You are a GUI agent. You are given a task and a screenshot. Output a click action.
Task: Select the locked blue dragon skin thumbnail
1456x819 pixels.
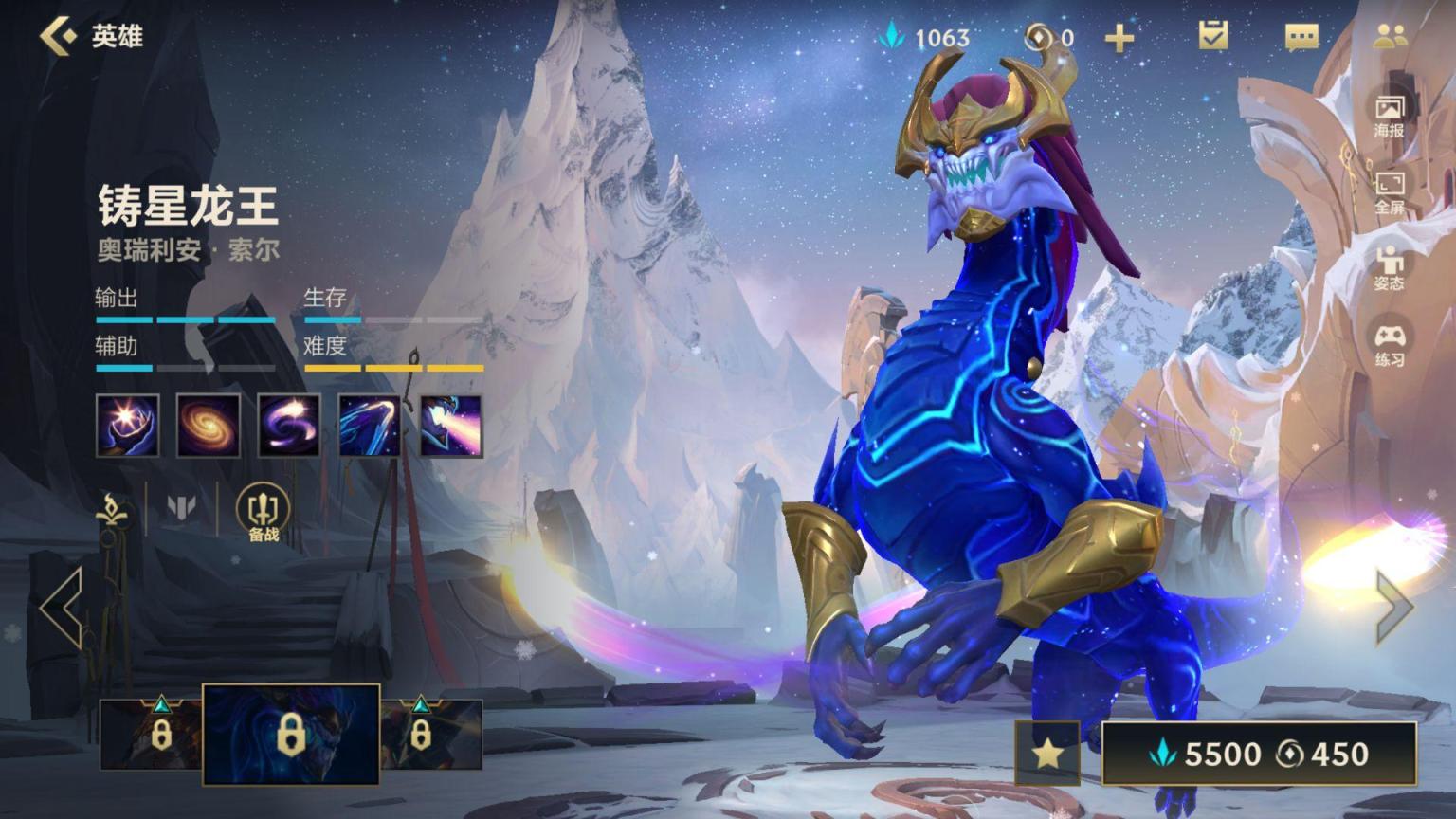(291, 735)
